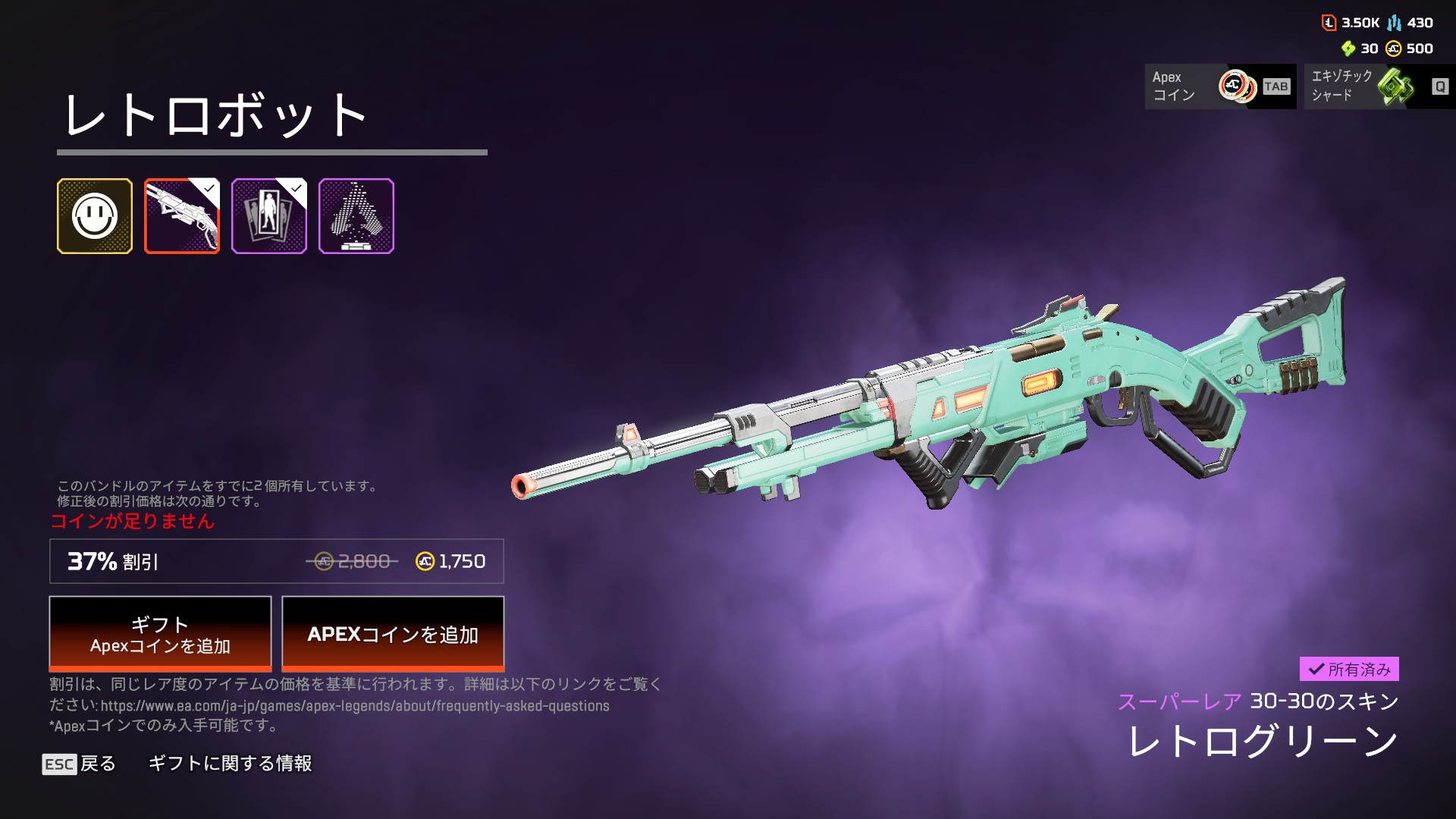The image size is (1456, 819).
Task: Choose the legend banner frame thumbnail
Action: 269,216
